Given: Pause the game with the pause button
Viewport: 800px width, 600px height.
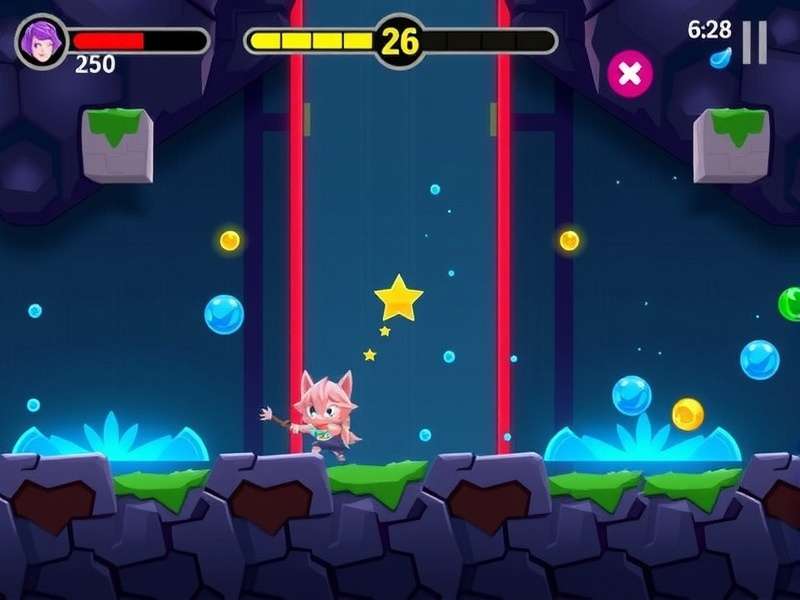Looking at the screenshot, I should (755, 42).
